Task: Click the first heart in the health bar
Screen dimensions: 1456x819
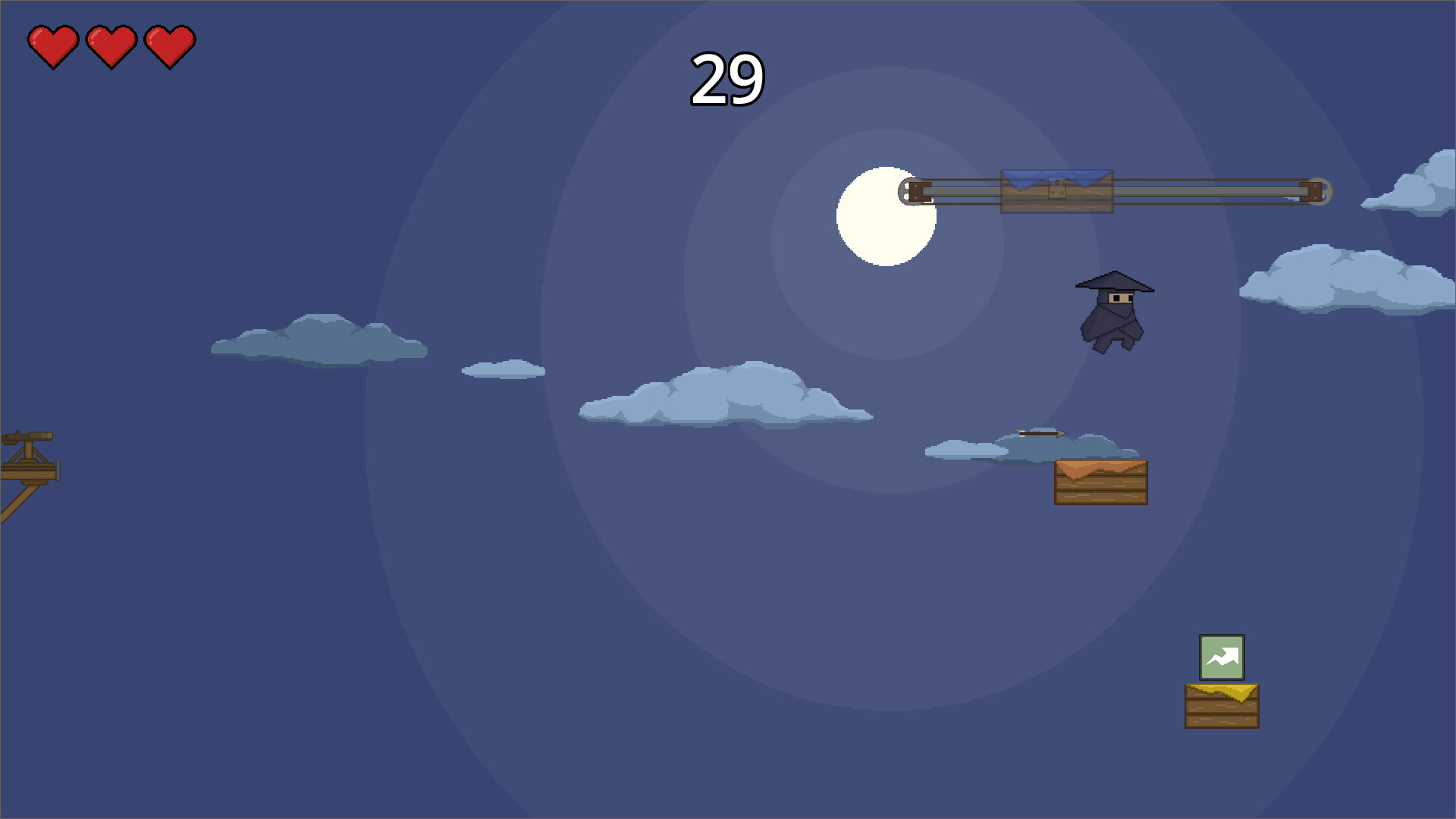Action: tap(53, 47)
